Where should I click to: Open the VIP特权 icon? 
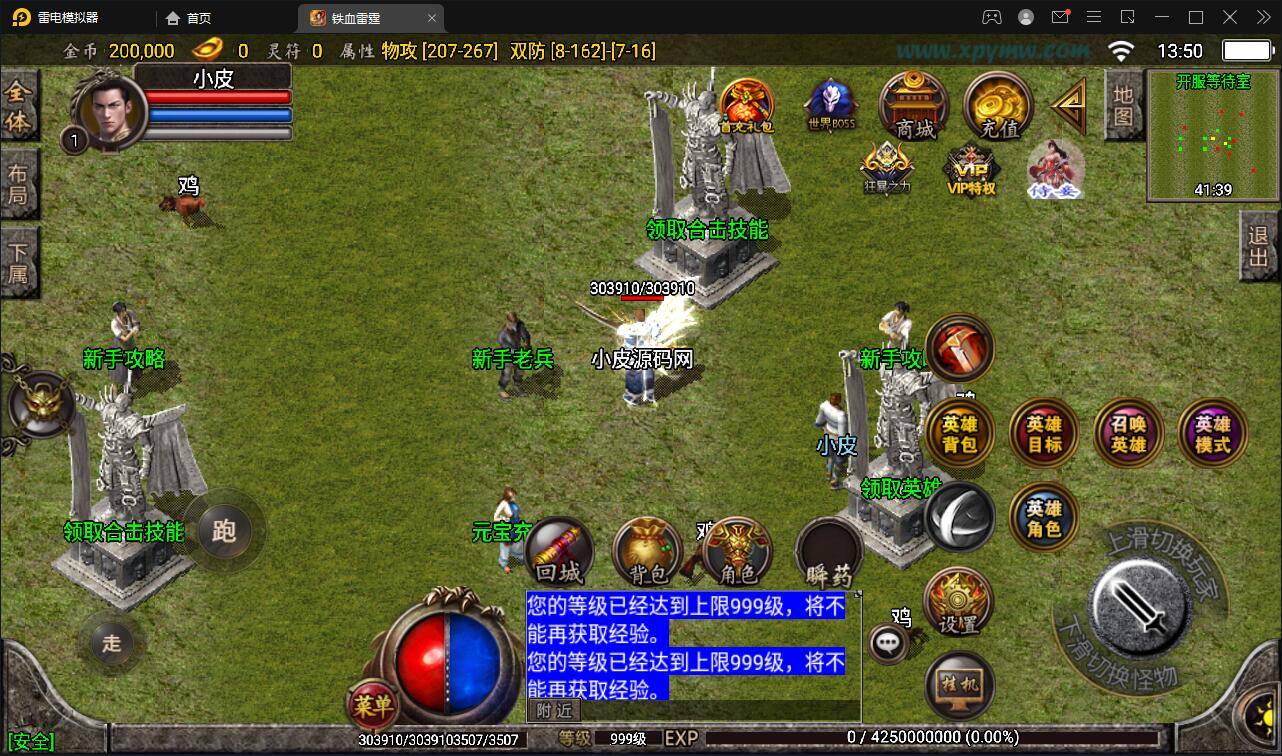(x=971, y=170)
